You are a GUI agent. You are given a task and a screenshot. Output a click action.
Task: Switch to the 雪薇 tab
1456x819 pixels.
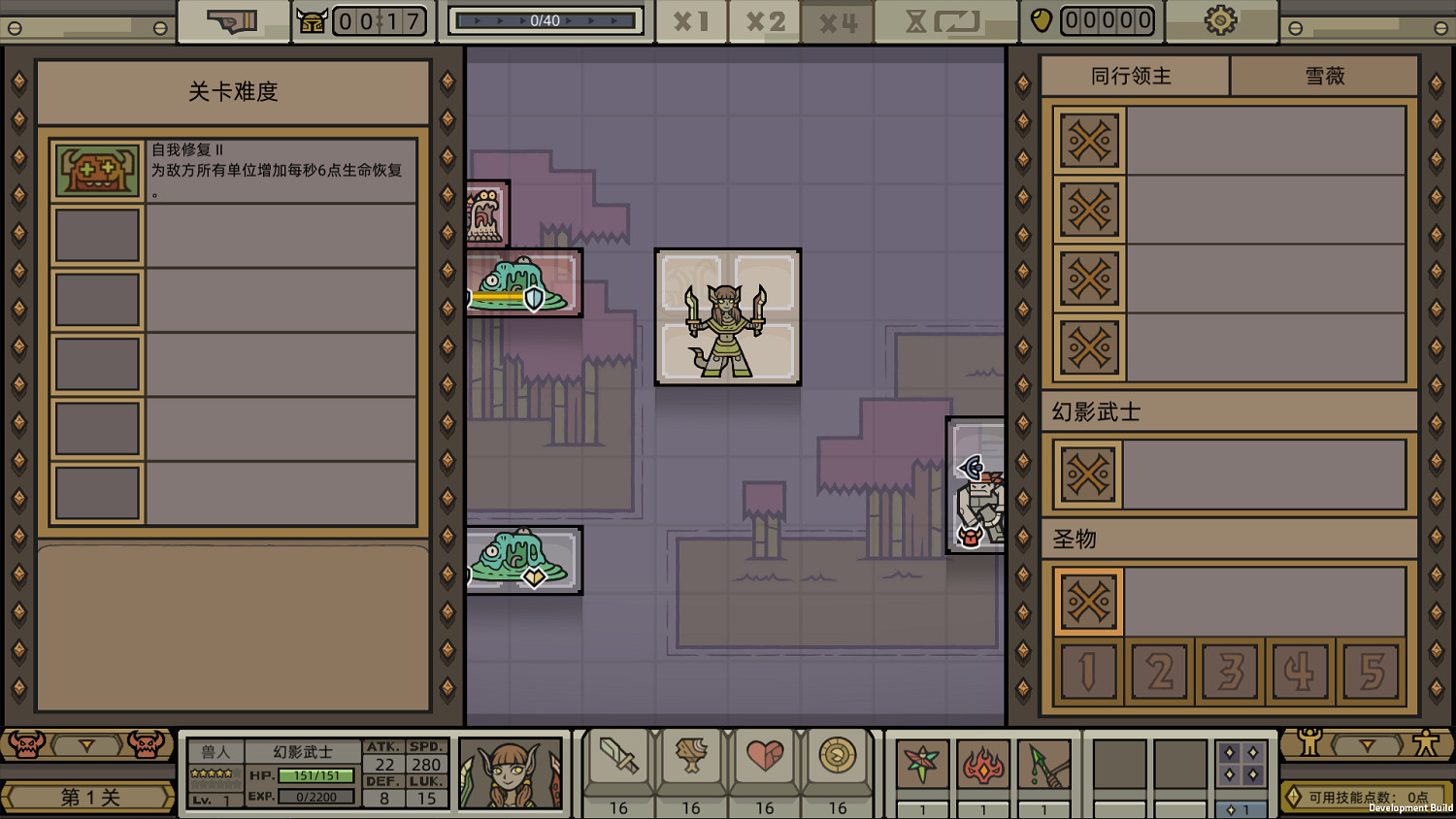tap(1324, 75)
